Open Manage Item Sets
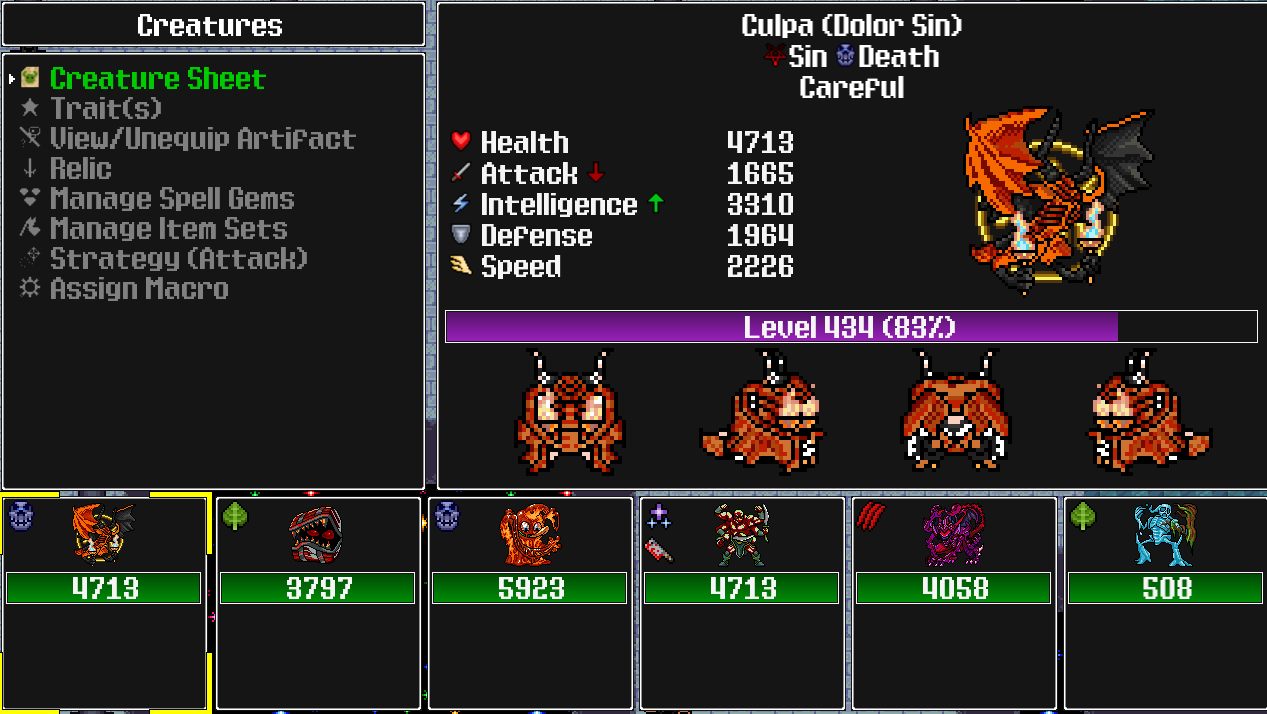Screen dimensions: 1267x714 click(x=168, y=228)
